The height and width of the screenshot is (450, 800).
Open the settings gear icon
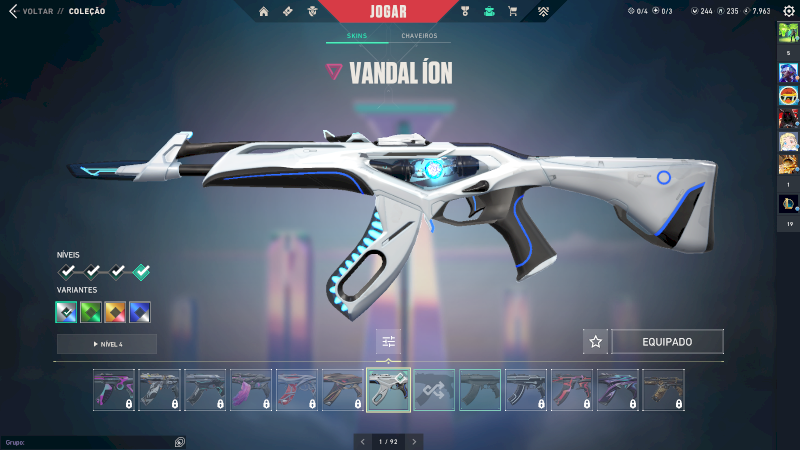(788, 11)
